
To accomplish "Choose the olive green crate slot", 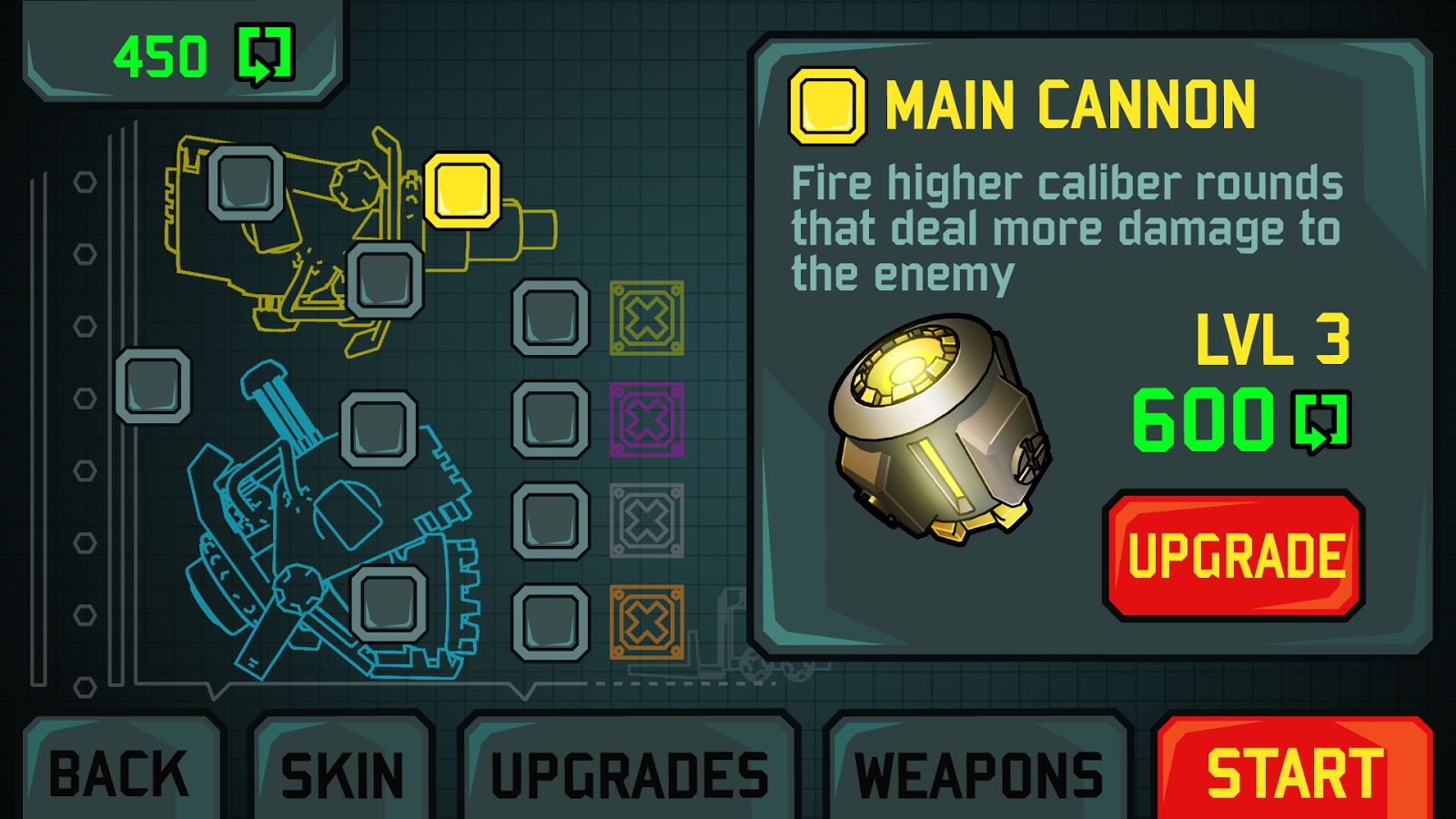I will (647, 318).
